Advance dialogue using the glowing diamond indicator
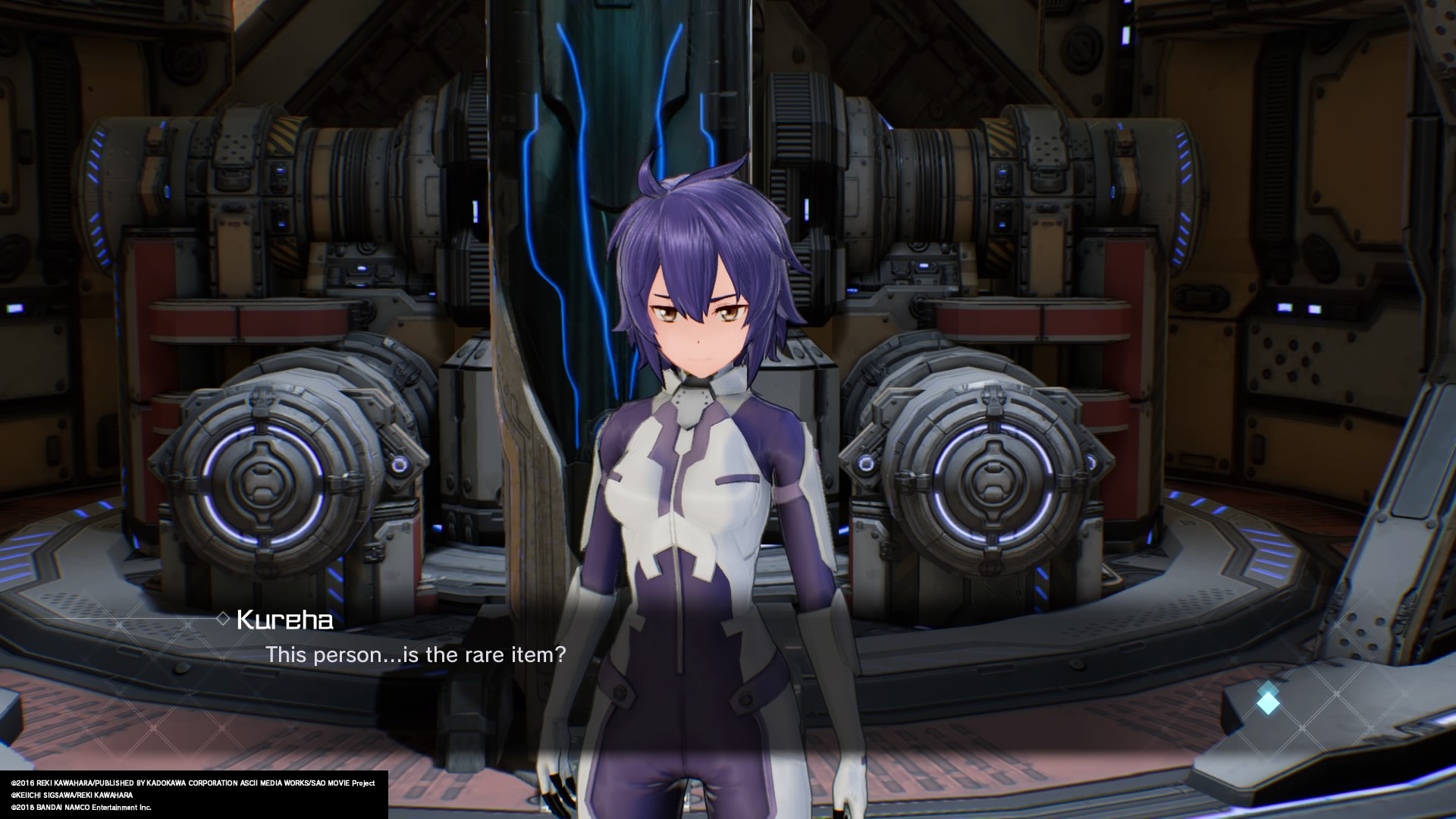Screen dimensions: 1456x819 pos(1267,701)
